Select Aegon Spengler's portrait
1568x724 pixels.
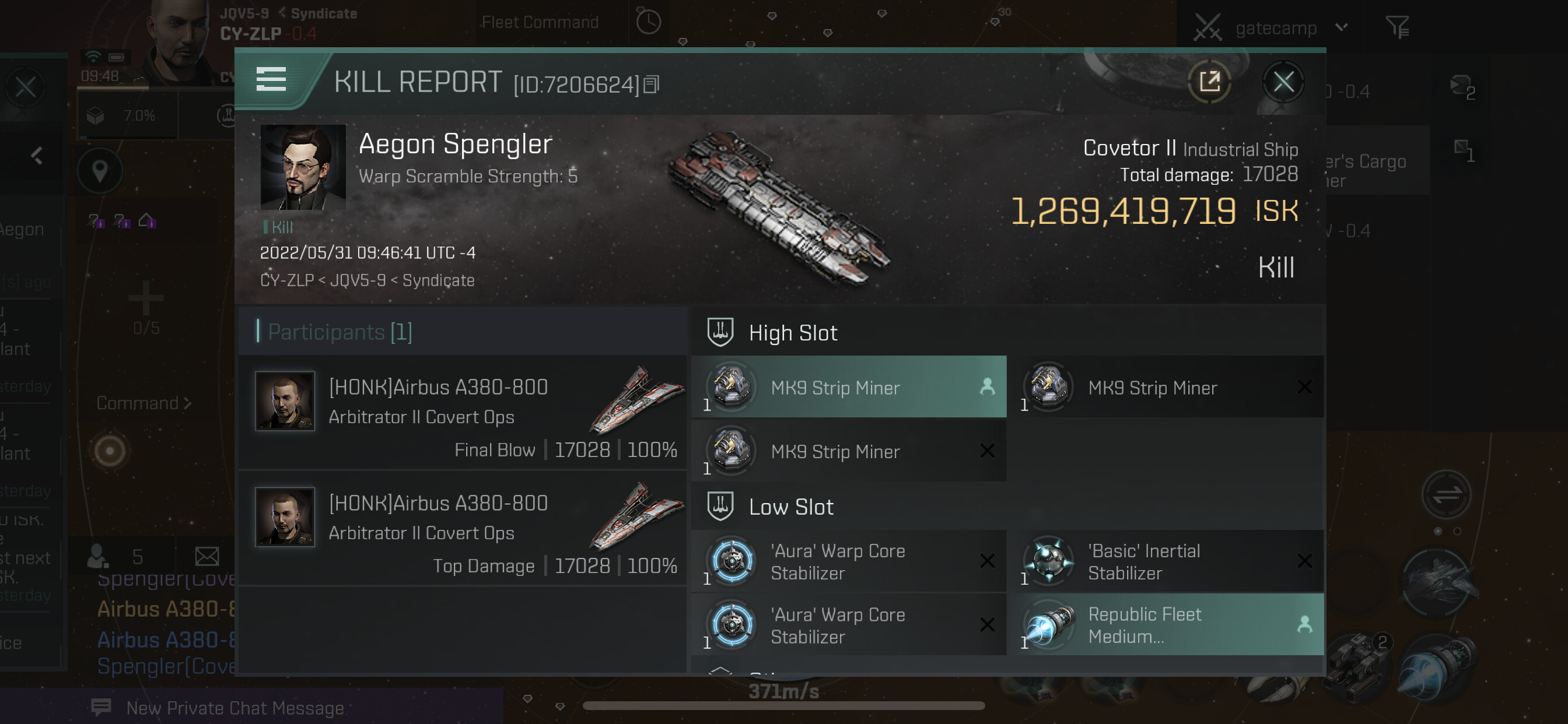(303, 167)
